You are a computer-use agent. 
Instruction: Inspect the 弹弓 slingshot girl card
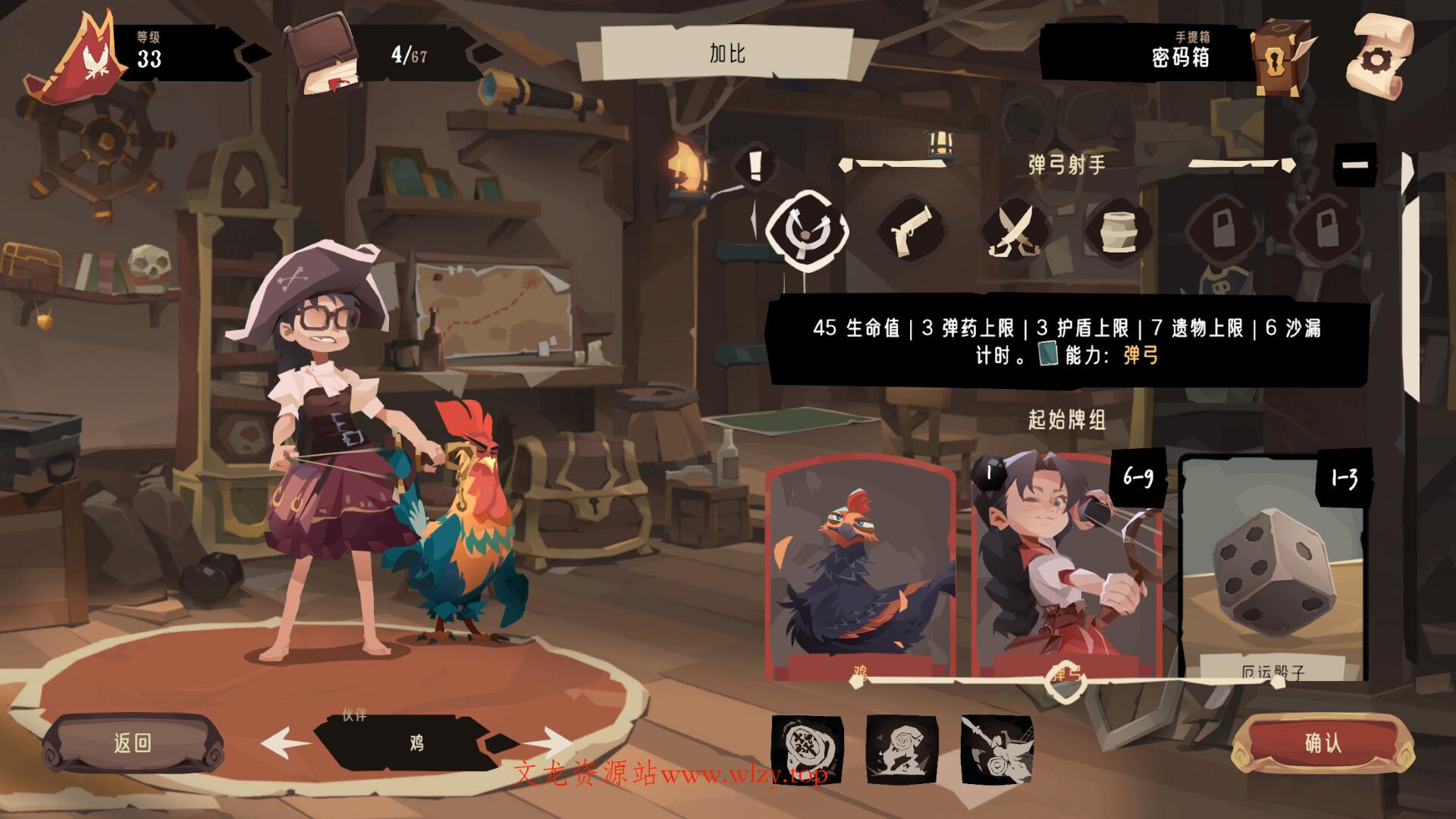pos(1065,569)
